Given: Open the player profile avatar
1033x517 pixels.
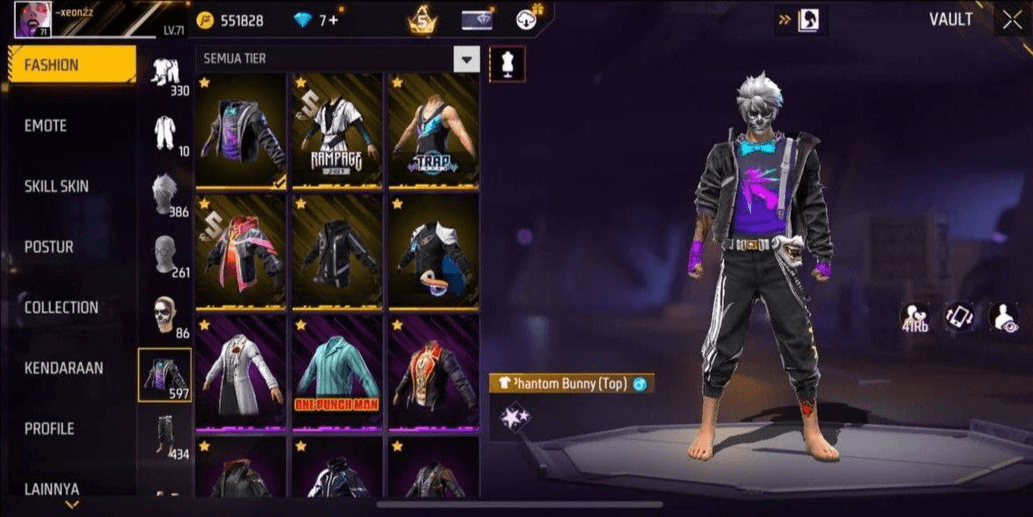Looking at the screenshot, I should [x=31, y=19].
